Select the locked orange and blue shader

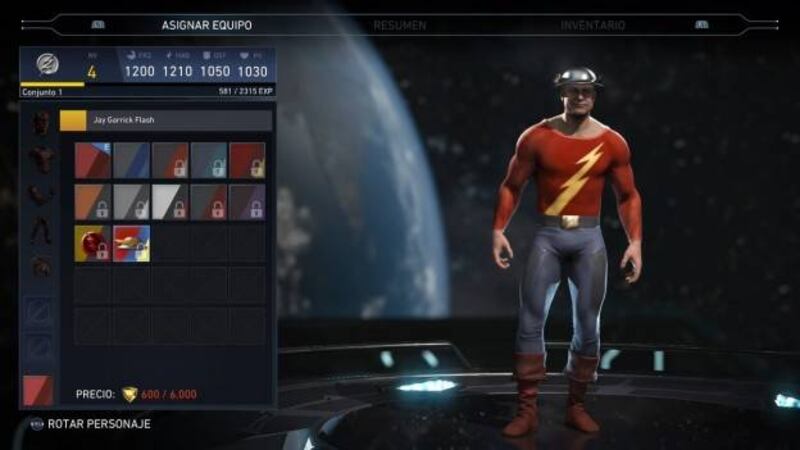tap(92, 202)
